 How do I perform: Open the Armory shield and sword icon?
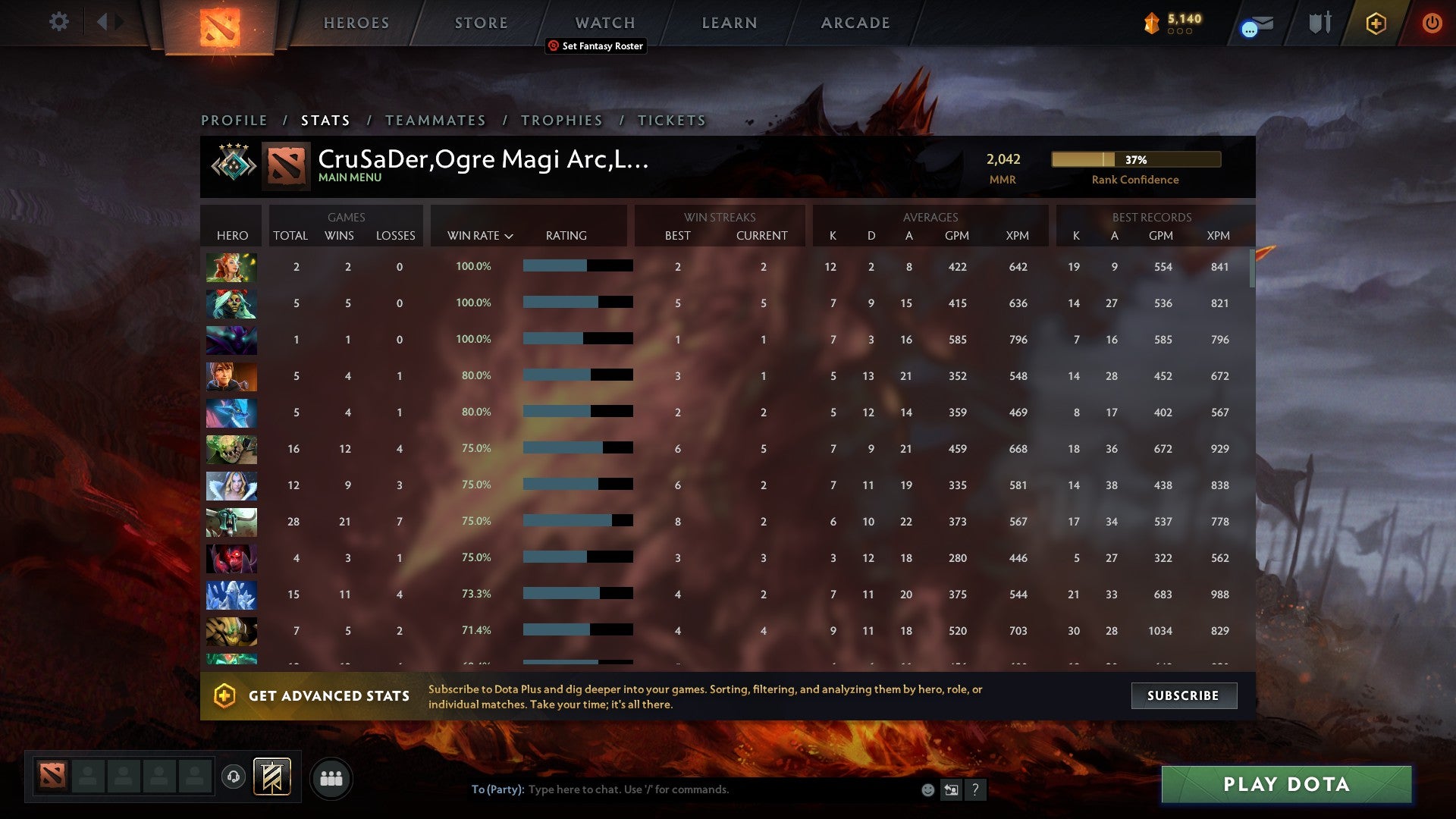click(x=1319, y=23)
